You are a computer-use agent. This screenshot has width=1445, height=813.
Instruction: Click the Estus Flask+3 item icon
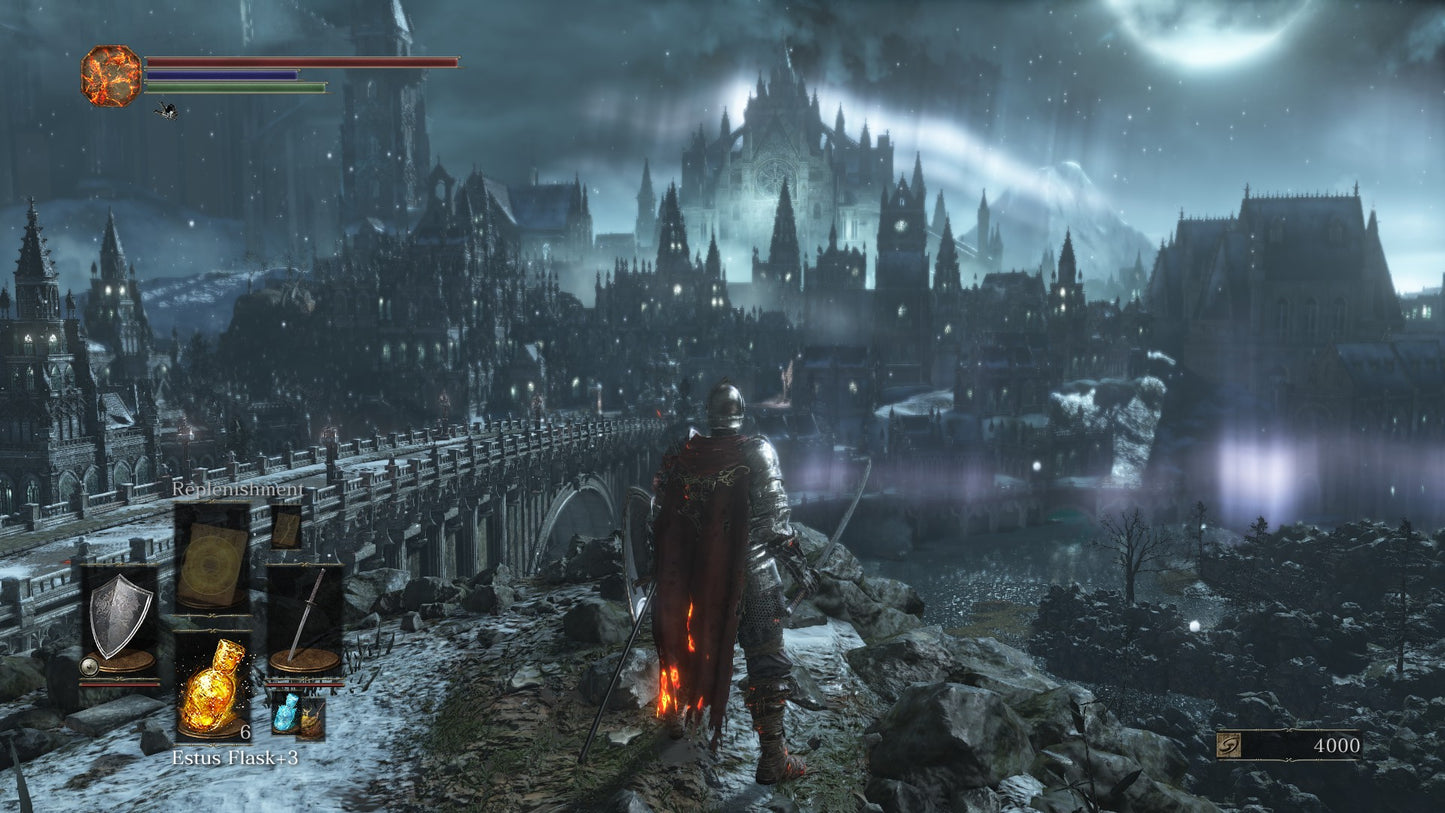coord(212,690)
